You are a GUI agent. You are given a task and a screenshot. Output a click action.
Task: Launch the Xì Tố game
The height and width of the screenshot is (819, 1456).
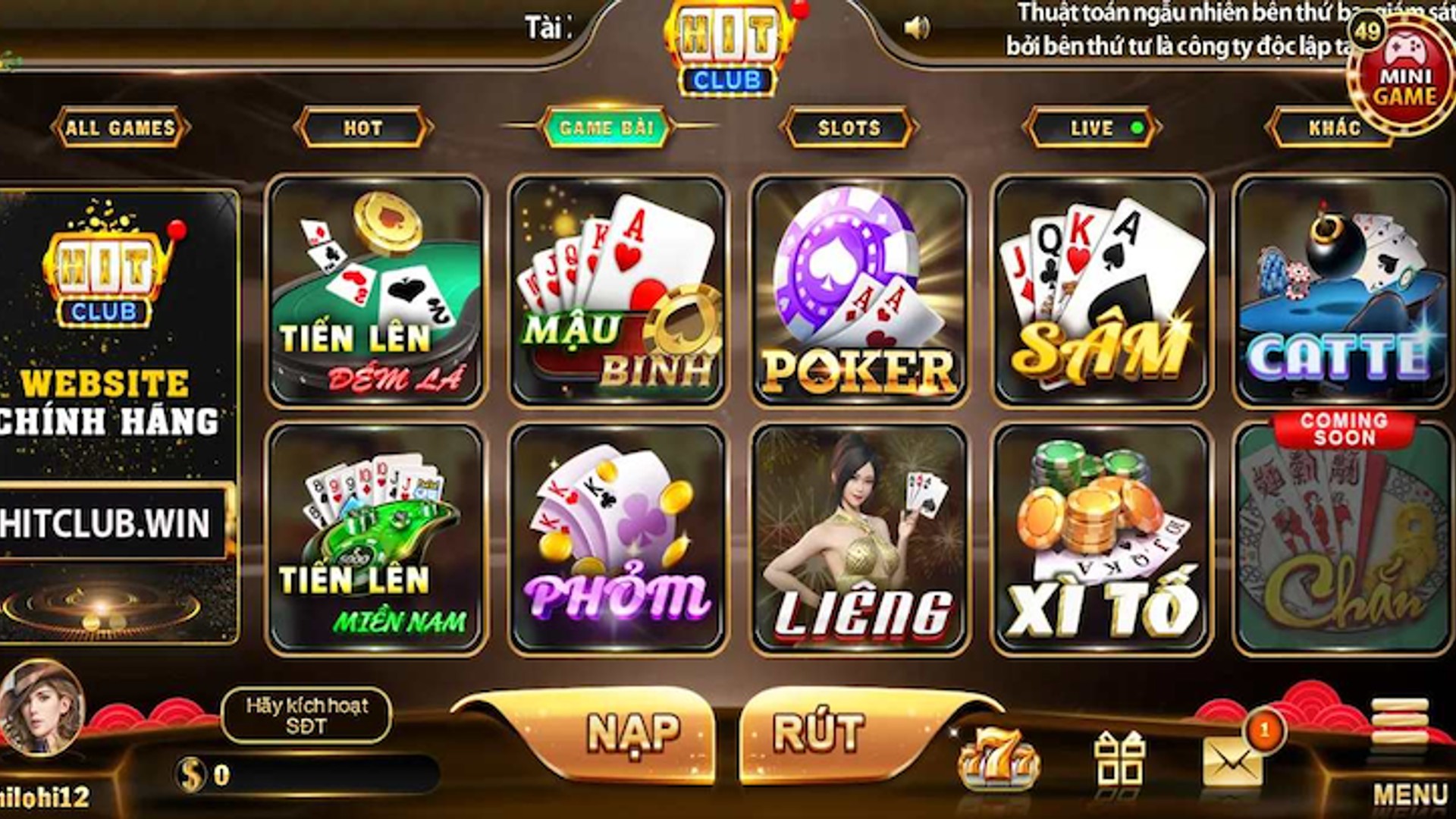pyautogui.click(x=1102, y=538)
